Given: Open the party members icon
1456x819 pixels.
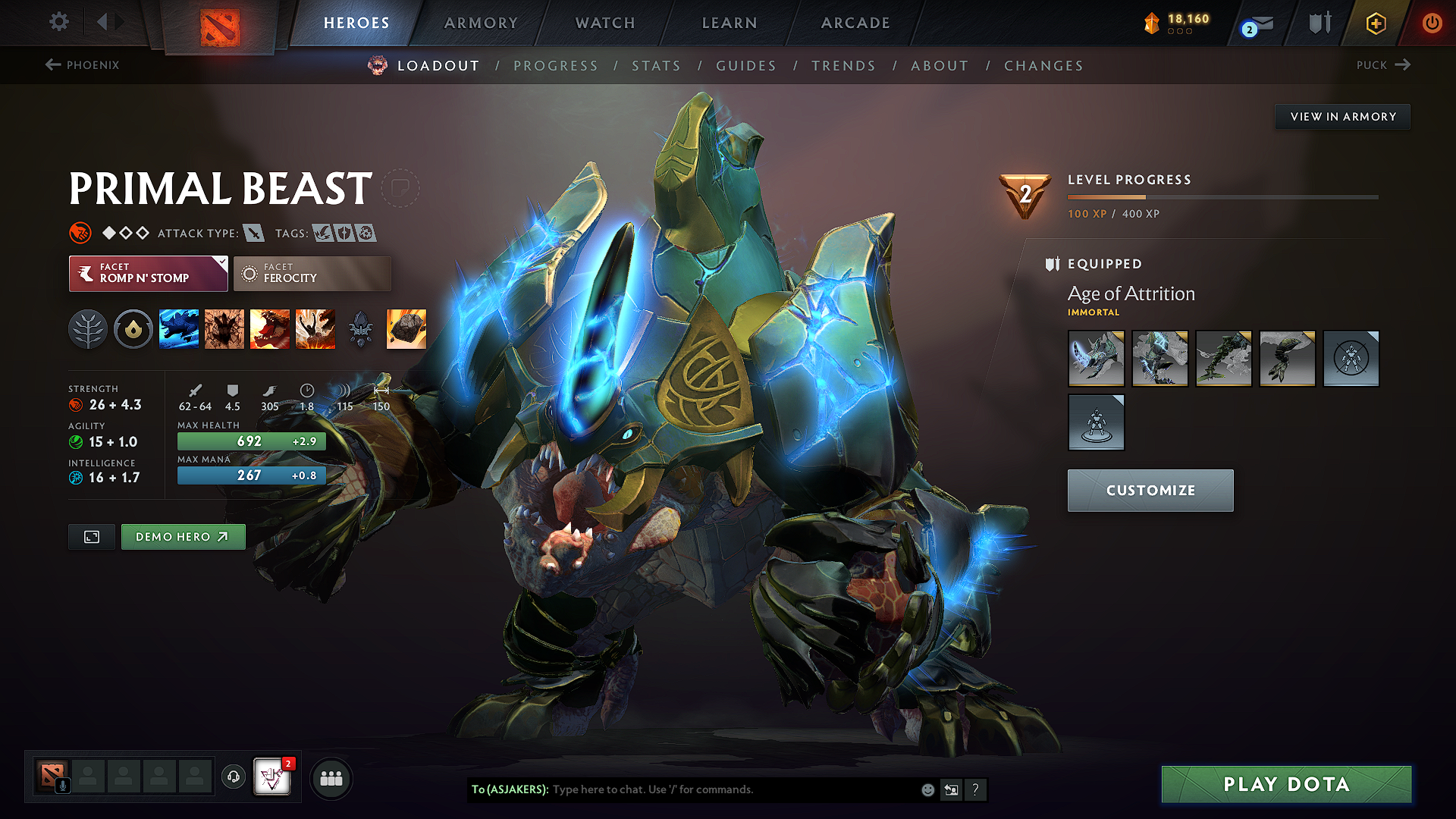Looking at the screenshot, I should [x=331, y=778].
